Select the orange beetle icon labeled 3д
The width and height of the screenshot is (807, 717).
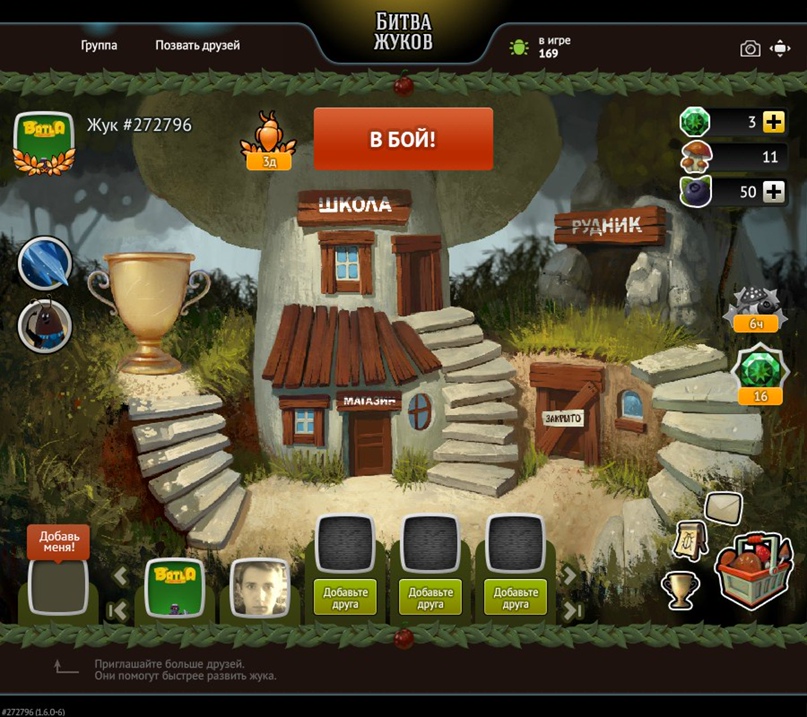pyautogui.click(x=269, y=139)
